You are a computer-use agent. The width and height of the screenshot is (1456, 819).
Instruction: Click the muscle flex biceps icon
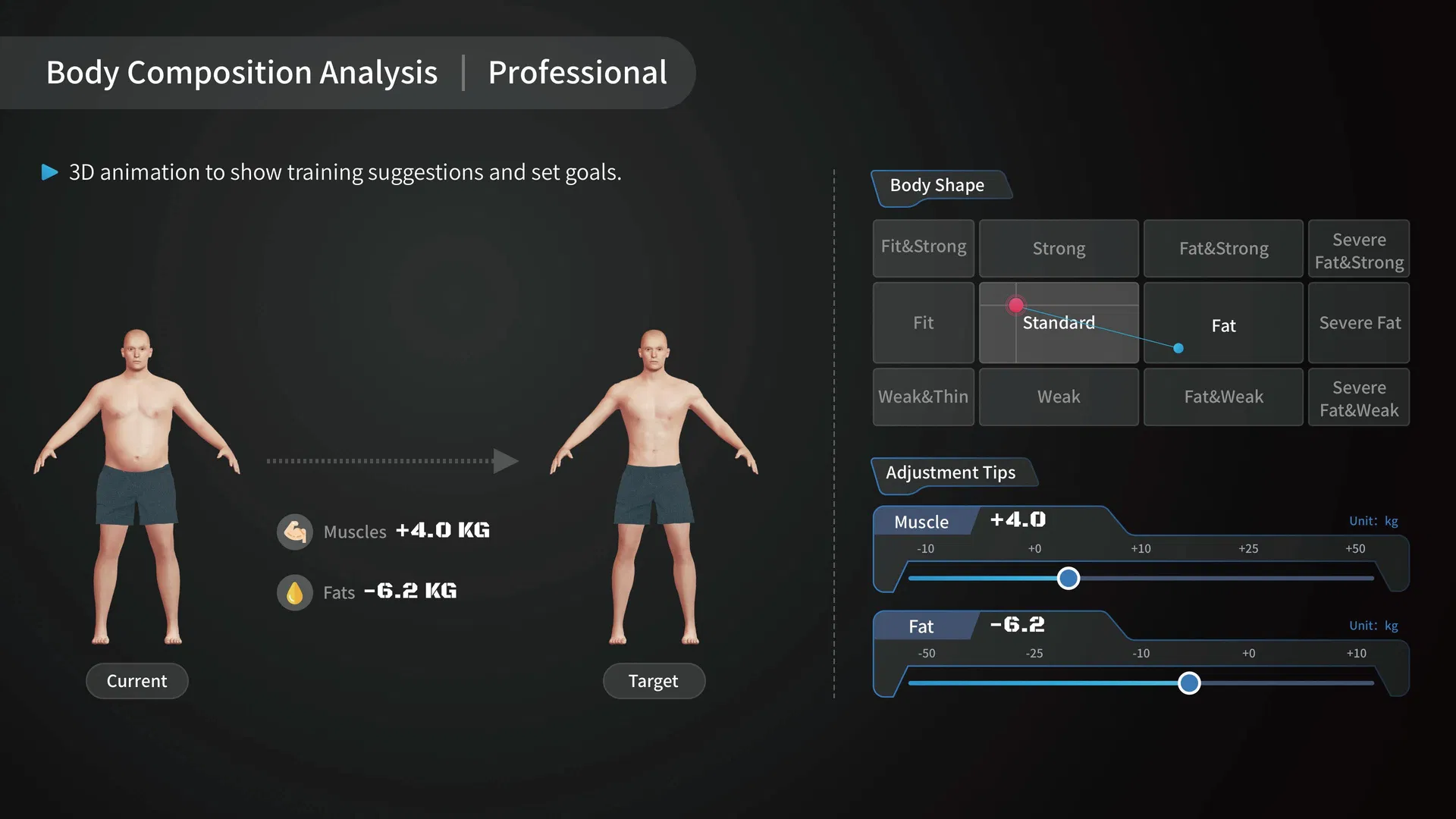click(295, 532)
